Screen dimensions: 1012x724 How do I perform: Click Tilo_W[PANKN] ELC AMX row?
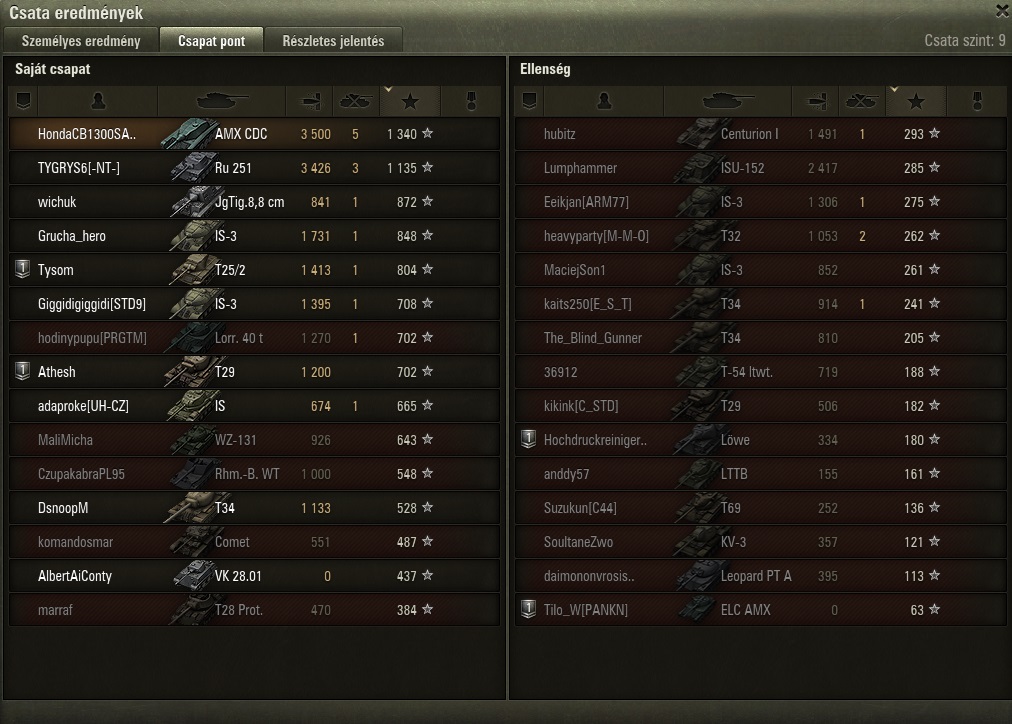(x=760, y=610)
